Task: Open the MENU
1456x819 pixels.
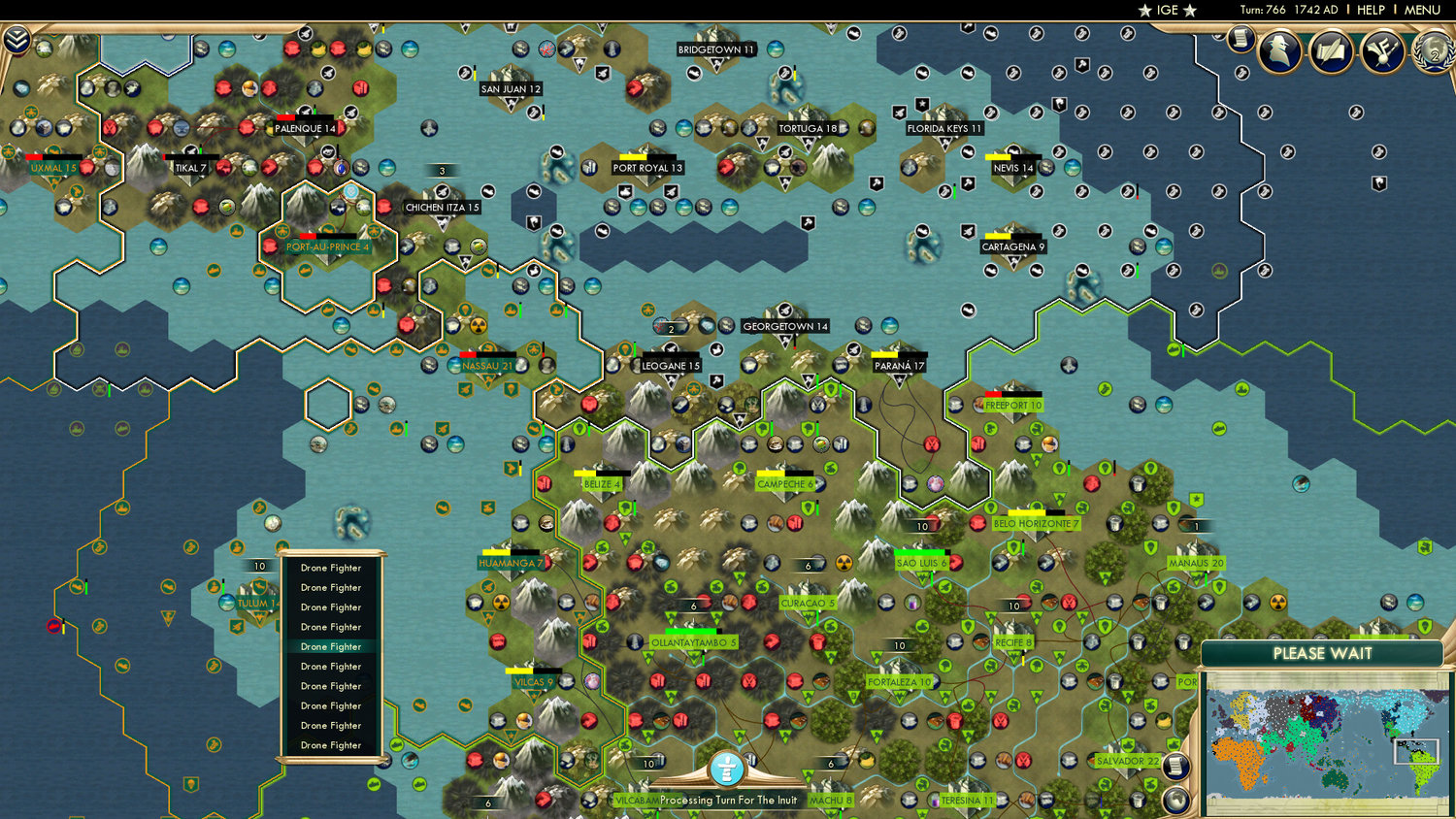Action: pos(1421,10)
